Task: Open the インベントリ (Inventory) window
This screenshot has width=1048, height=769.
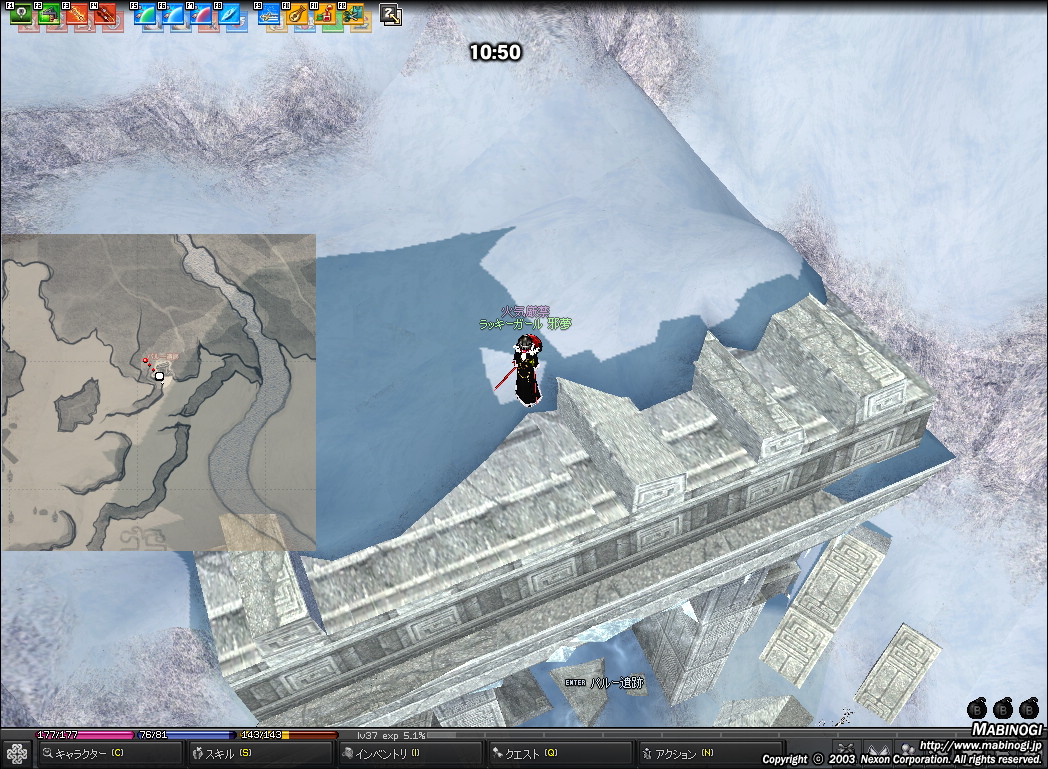Action: [x=408, y=753]
